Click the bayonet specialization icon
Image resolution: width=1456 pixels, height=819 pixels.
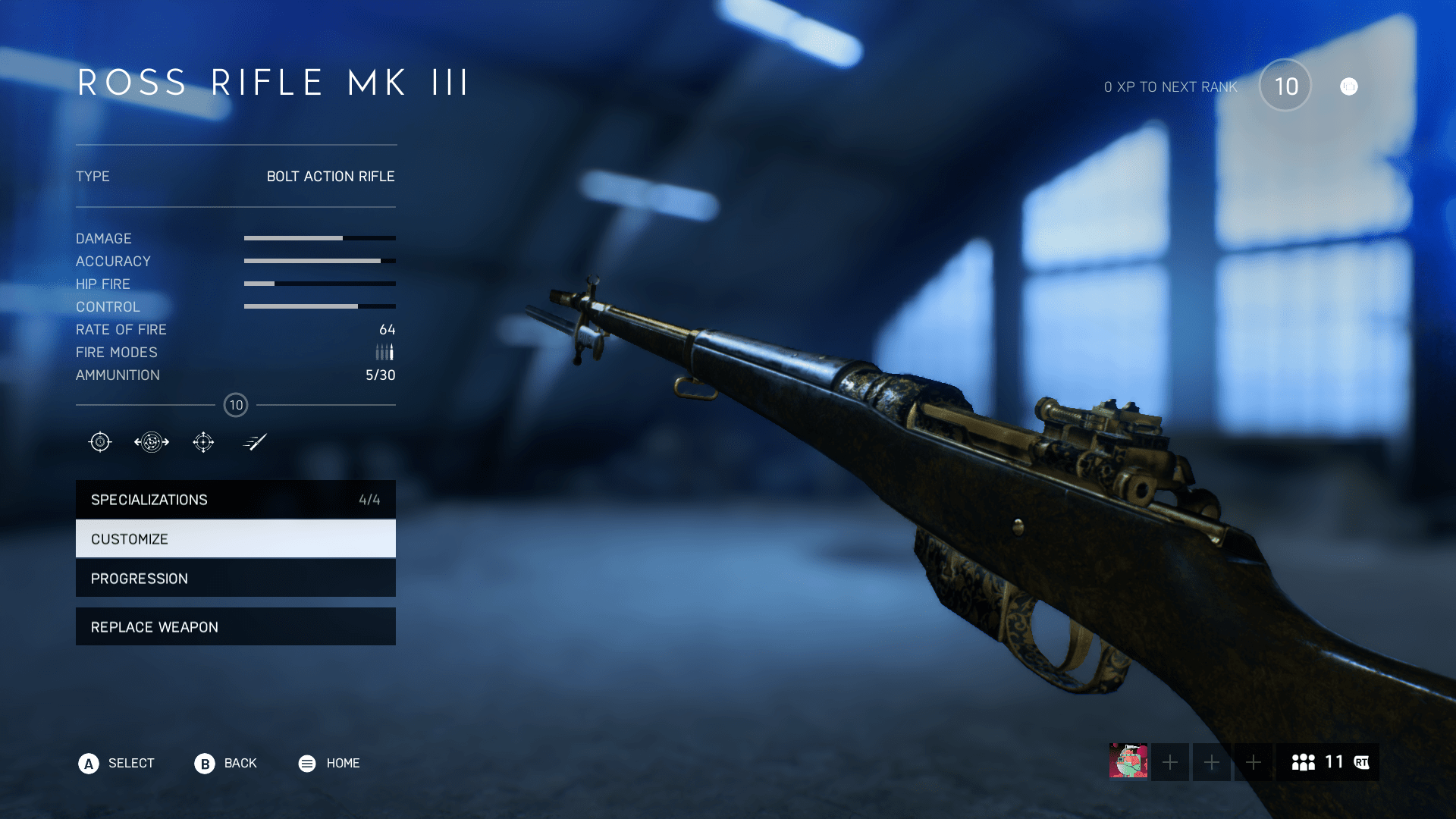(255, 441)
